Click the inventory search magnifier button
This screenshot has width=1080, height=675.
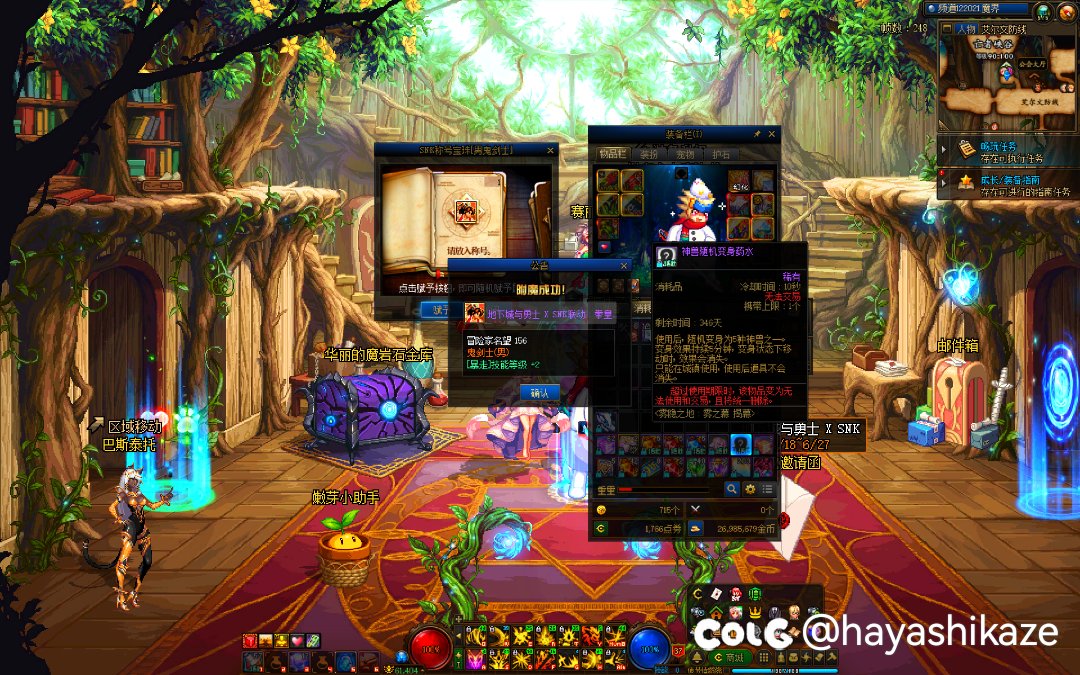[x=732, y=489]
